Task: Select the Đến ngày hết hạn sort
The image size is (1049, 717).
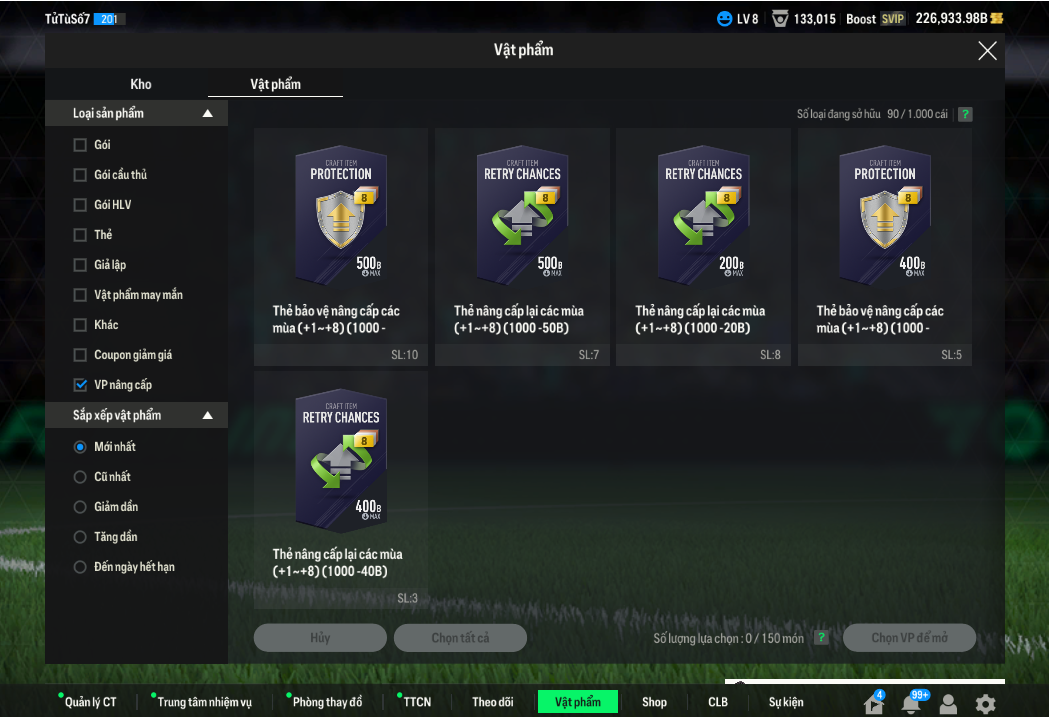Action: [80, 567]
